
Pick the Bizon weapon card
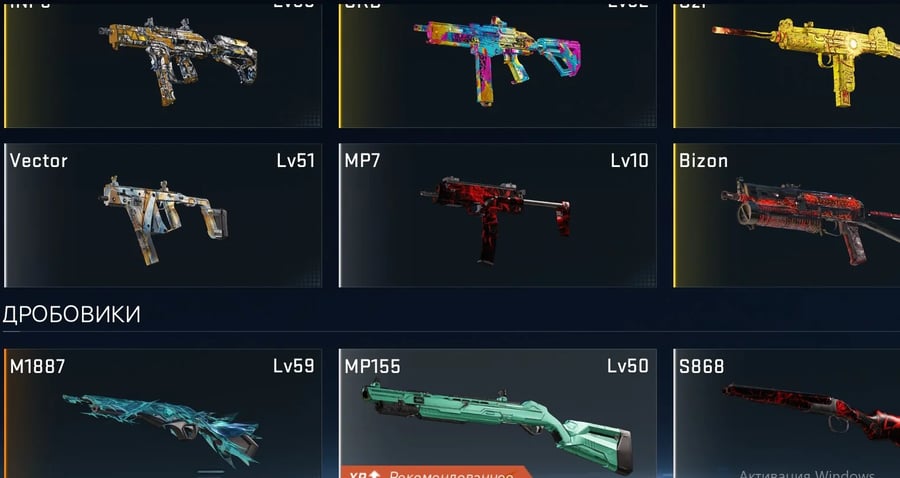click(x=787, y=215)
